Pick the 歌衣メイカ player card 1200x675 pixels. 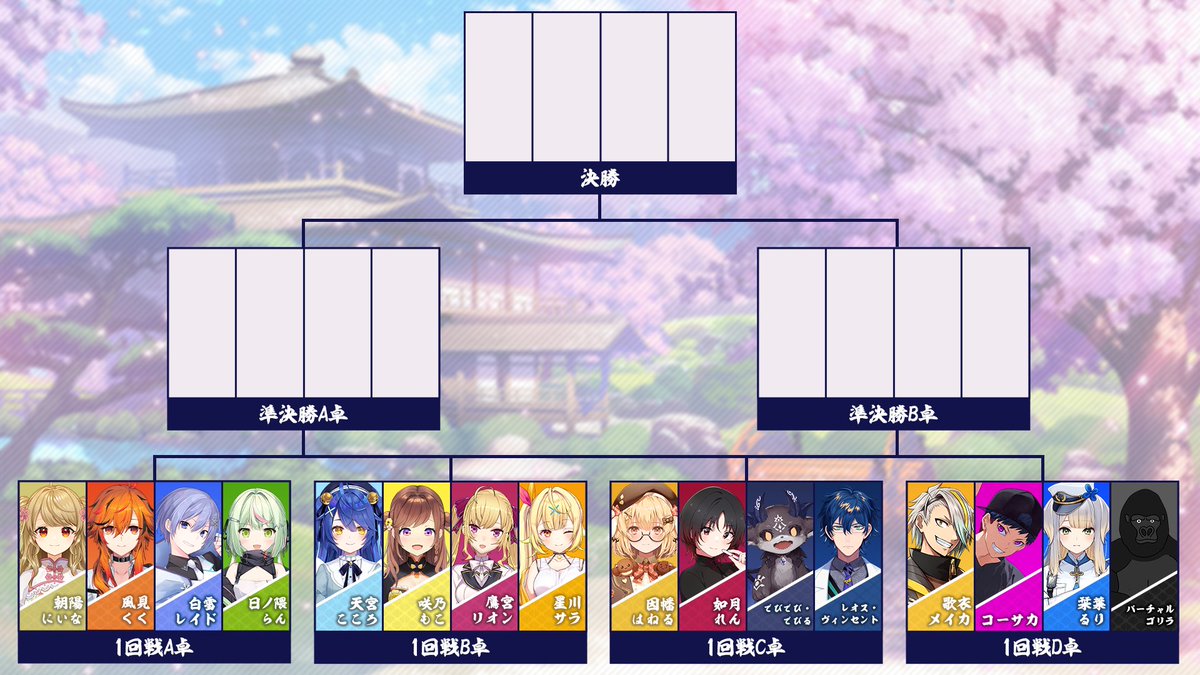tap(940, 555)
